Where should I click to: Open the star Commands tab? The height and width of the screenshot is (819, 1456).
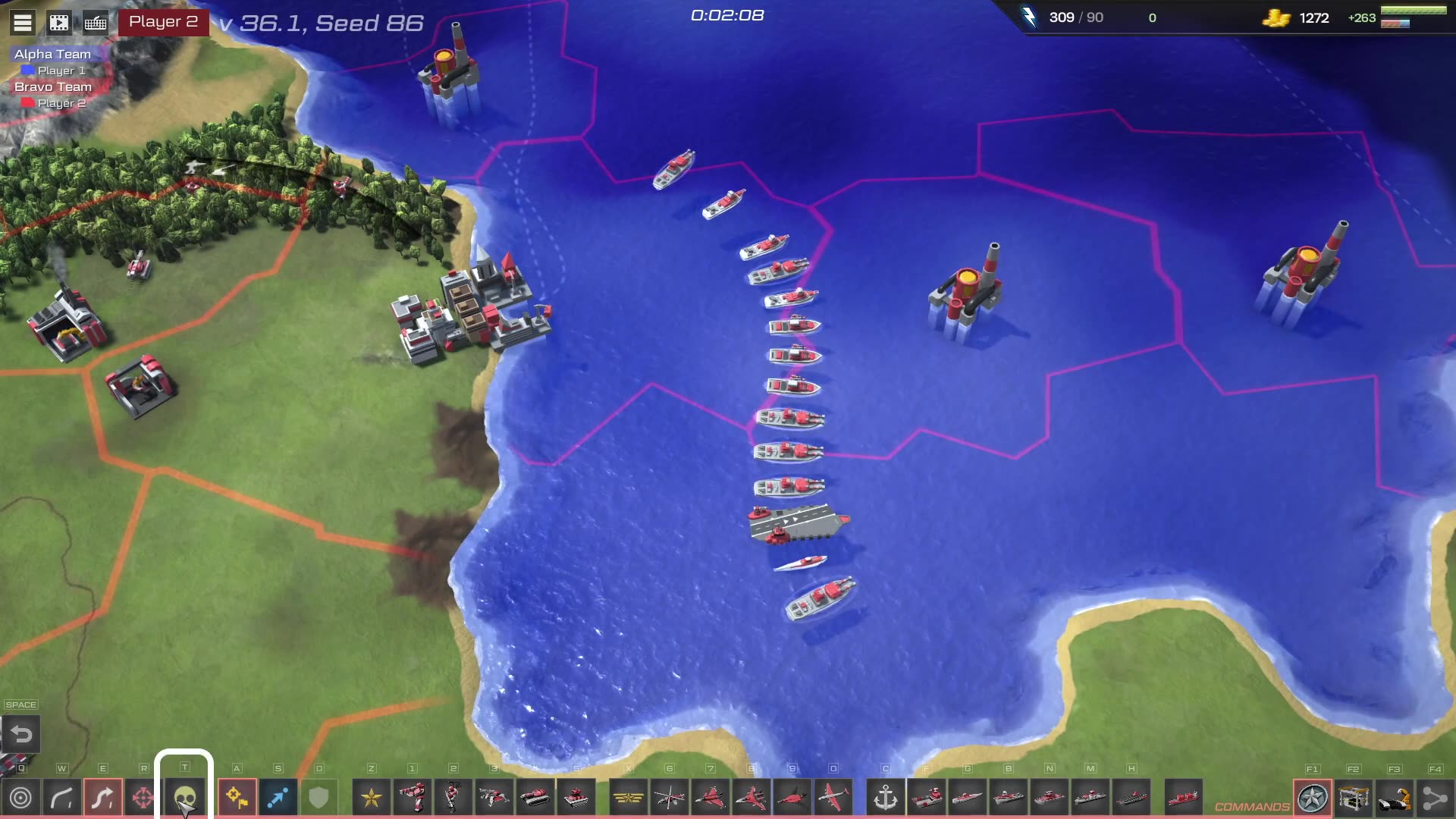point(1313,798)
